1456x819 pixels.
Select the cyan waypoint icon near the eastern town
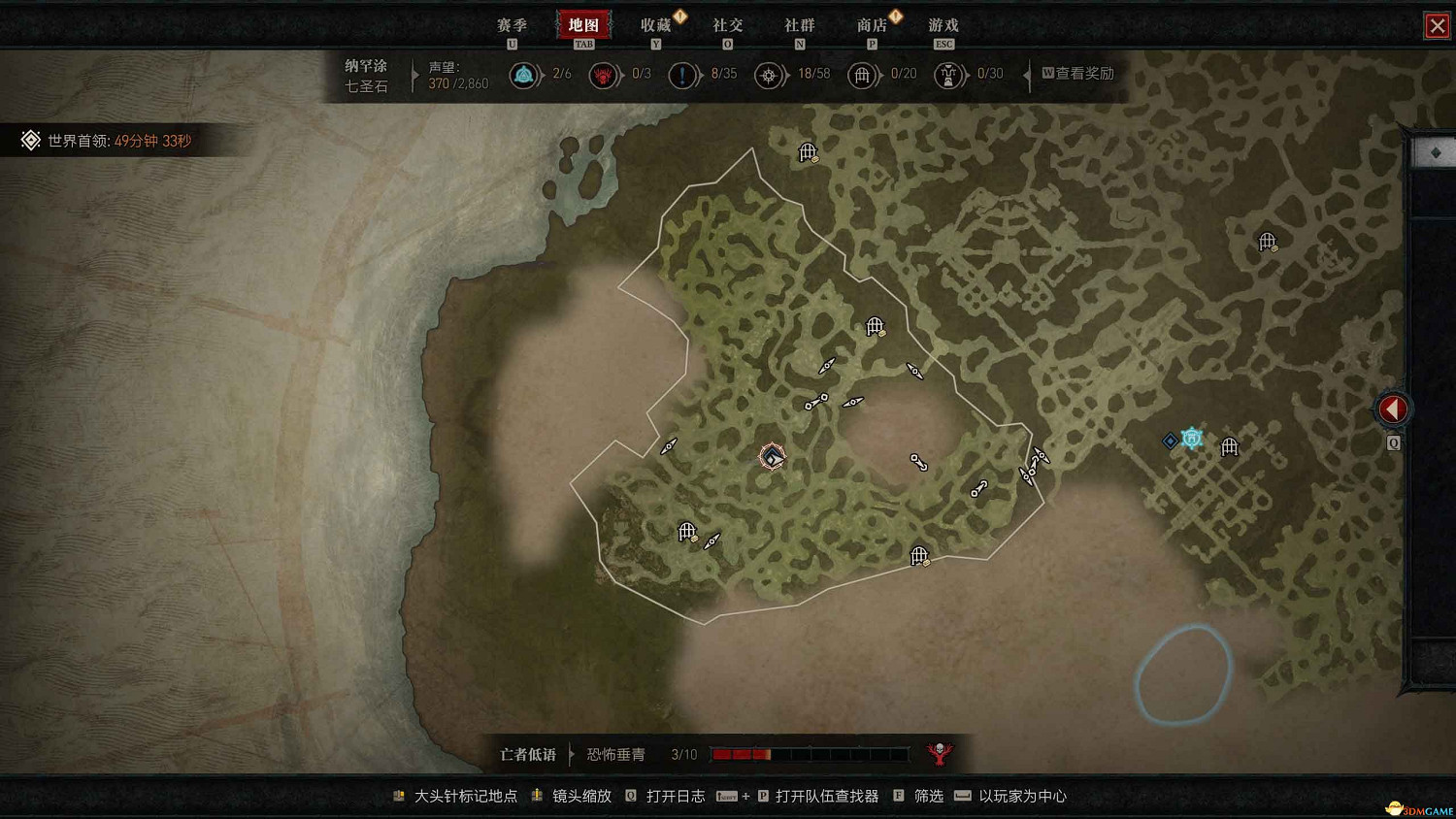click(1192, 439)
